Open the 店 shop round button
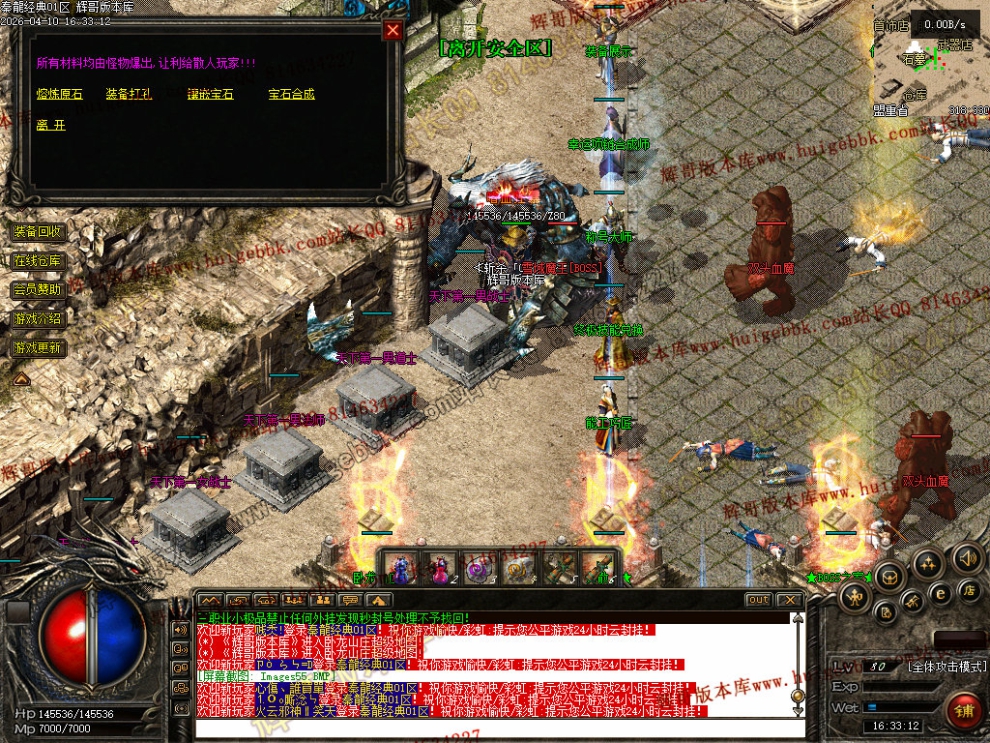This screenshot has width=990, height=743. point(968,591)
